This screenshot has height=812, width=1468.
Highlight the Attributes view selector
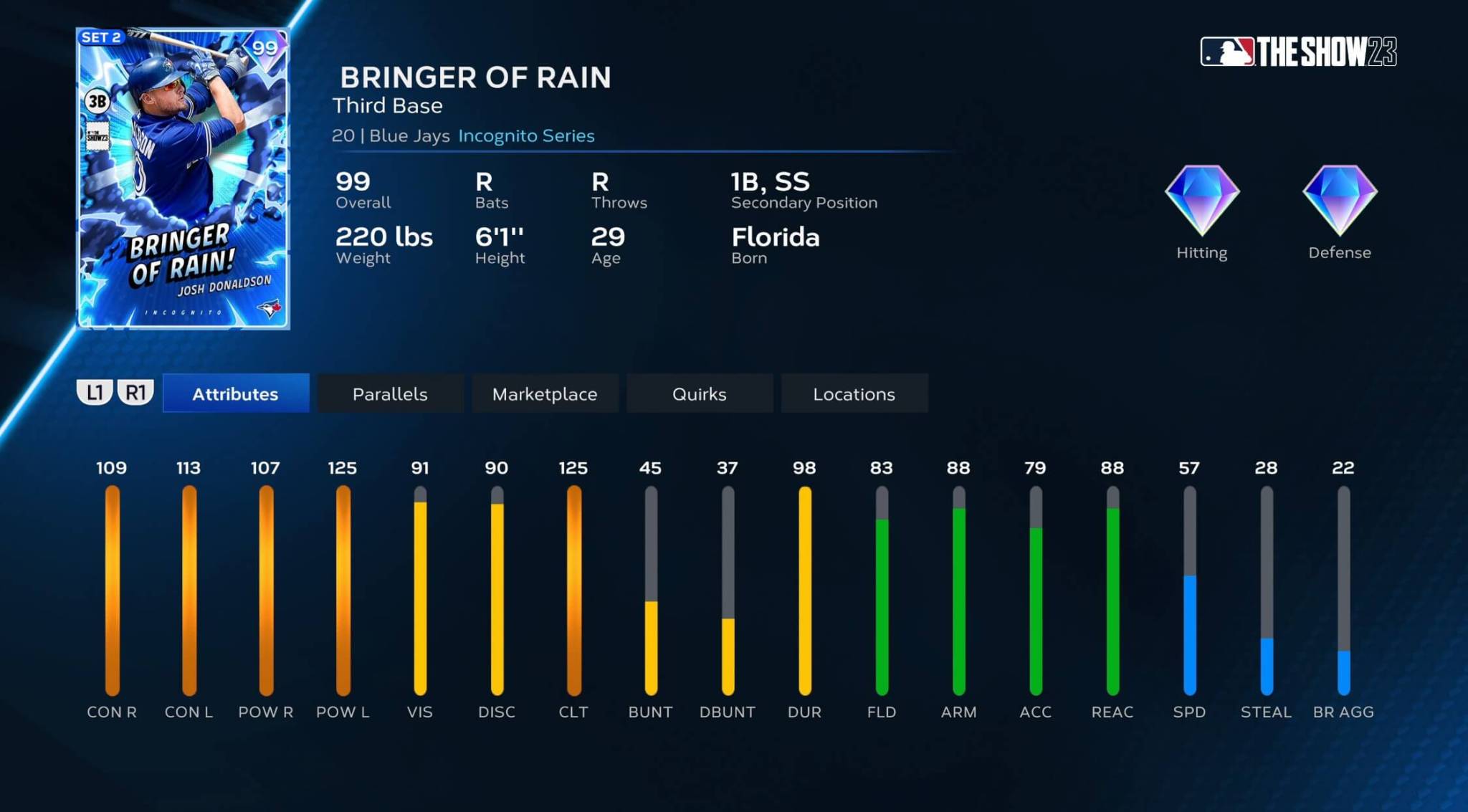tap(235, 393)
